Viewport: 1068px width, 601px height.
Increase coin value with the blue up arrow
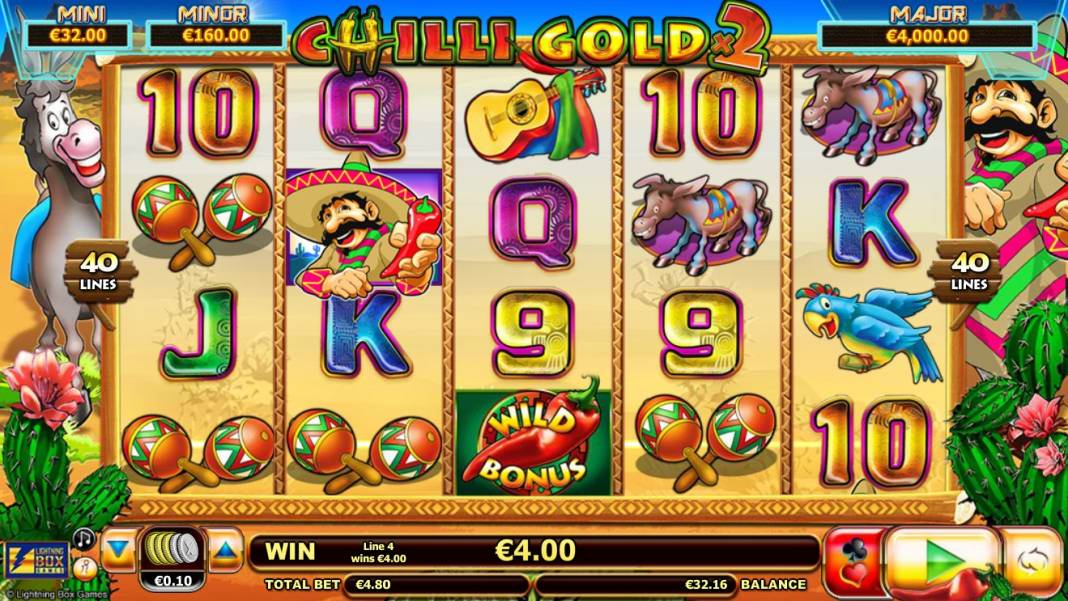click(x=225, y=551)
